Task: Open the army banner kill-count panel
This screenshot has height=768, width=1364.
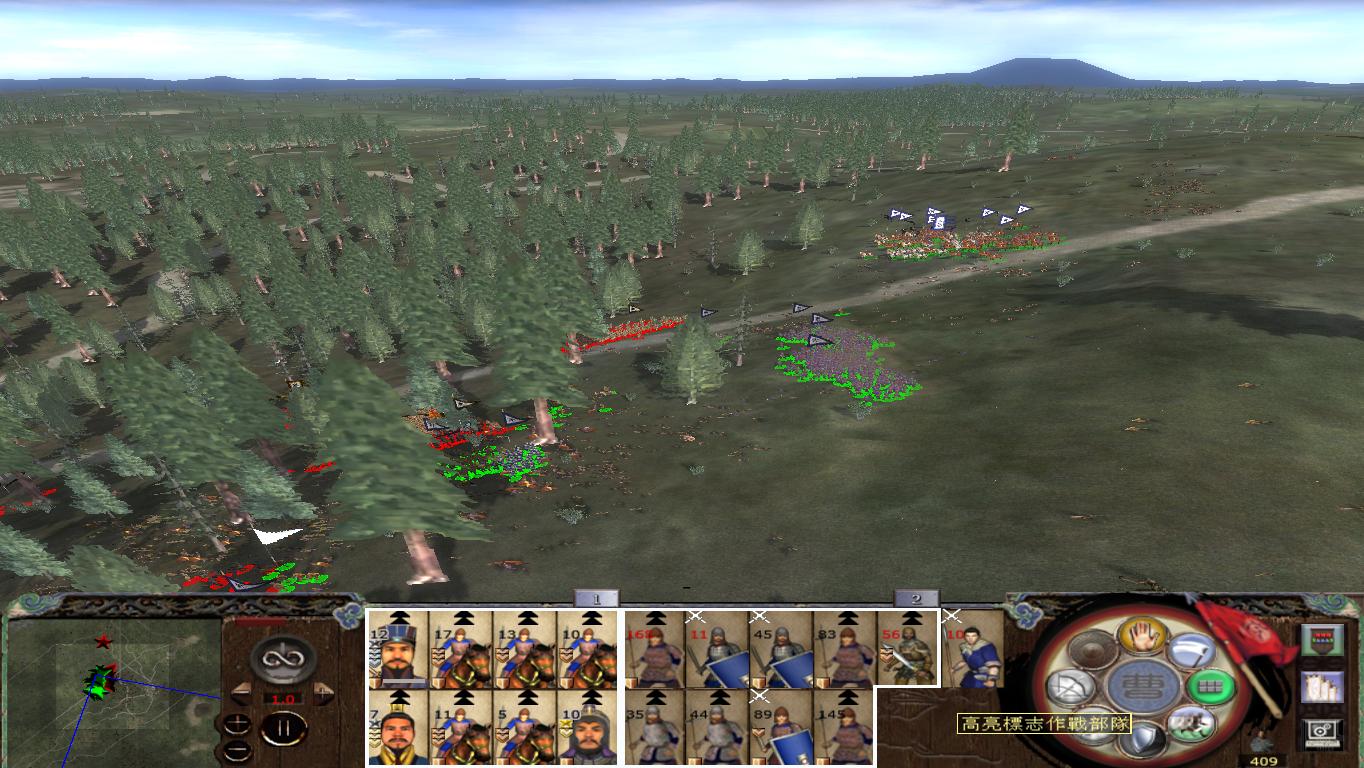Action: click(1323, 639)
